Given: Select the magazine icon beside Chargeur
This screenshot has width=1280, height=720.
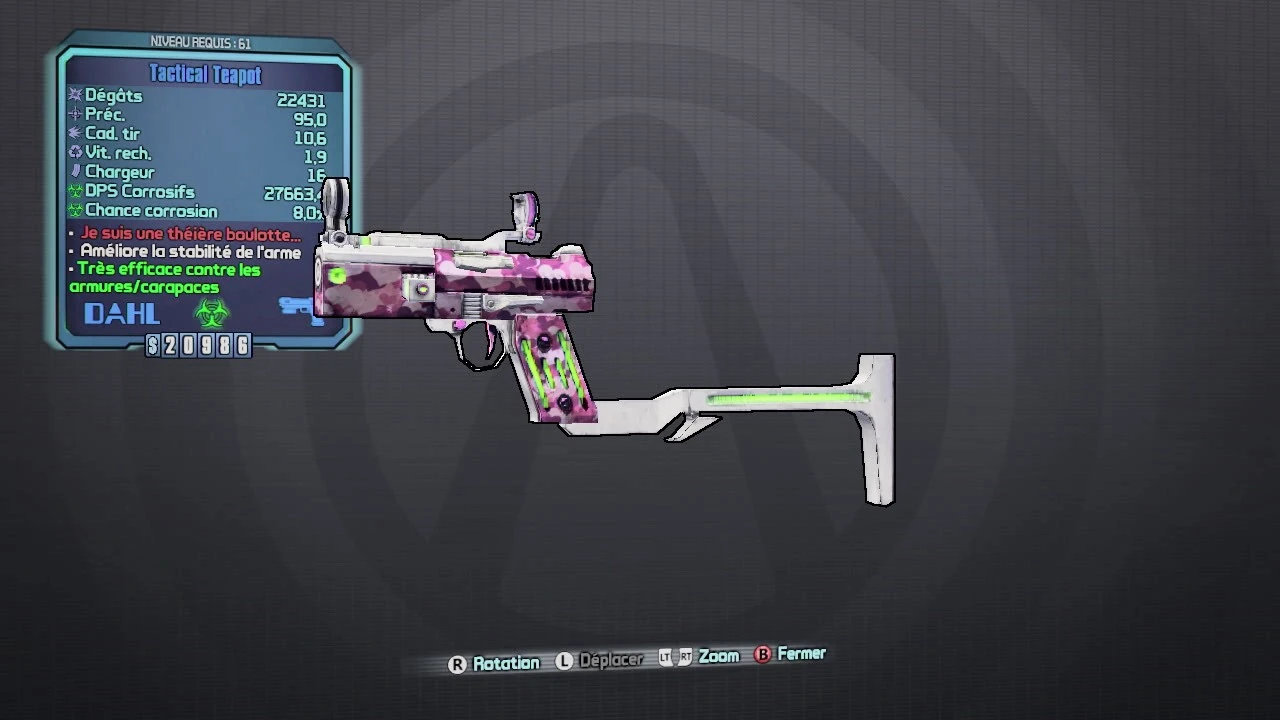Looking at the screenshot, I should (77, 171).
